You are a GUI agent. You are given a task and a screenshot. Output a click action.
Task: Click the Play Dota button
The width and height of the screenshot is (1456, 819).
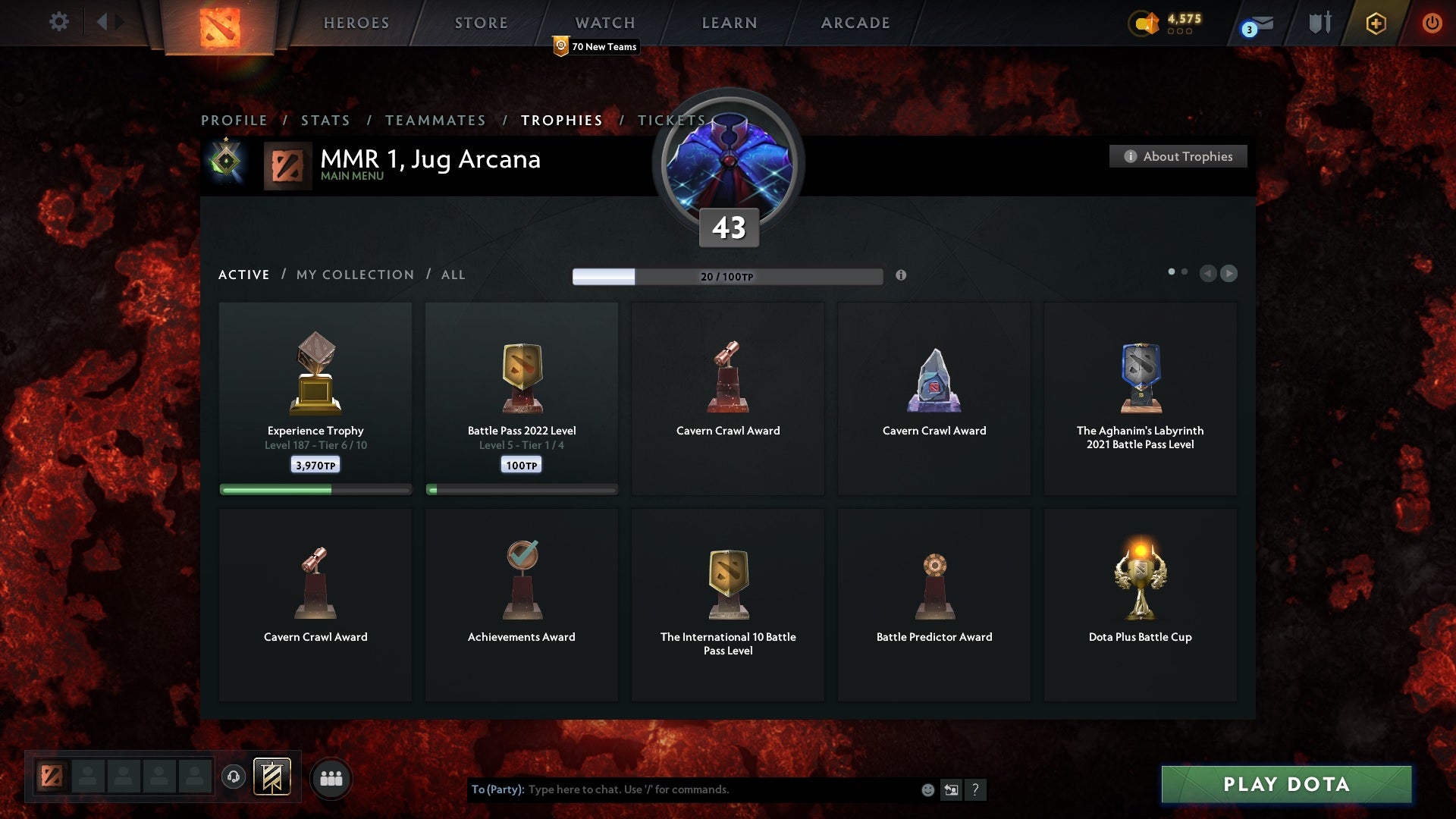pos(1286,784)
